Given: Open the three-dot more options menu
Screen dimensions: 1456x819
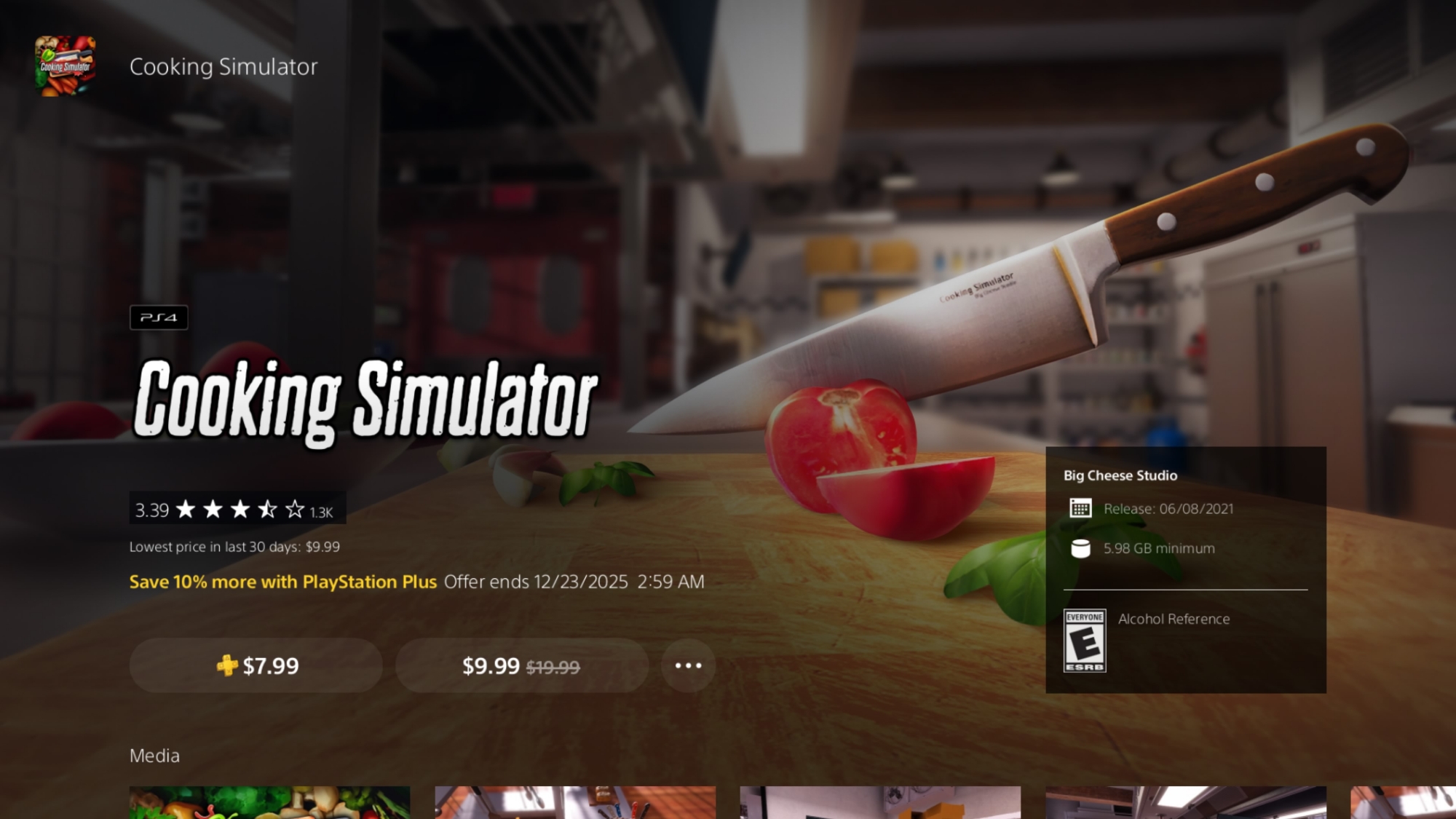Looking at the screenshot, I should tap(688, 665).
